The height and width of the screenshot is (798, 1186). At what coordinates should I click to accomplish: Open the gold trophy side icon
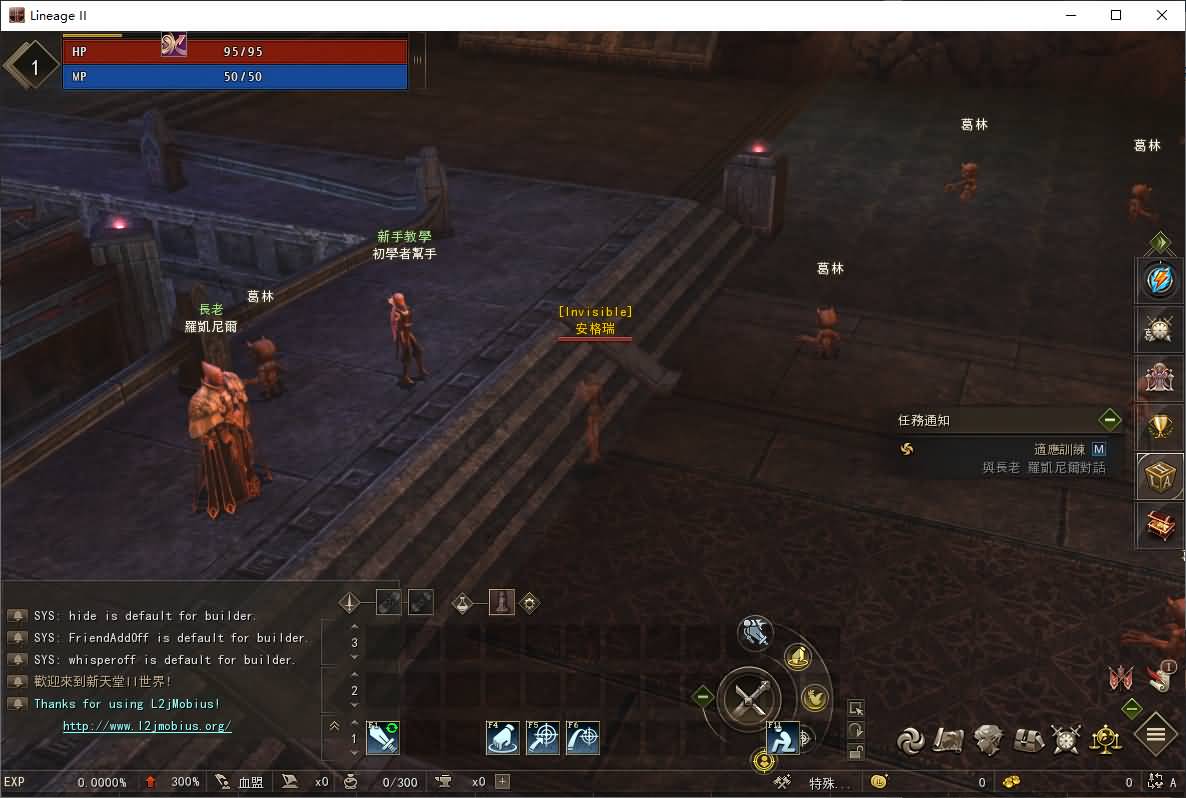[x=1159, y=428]
